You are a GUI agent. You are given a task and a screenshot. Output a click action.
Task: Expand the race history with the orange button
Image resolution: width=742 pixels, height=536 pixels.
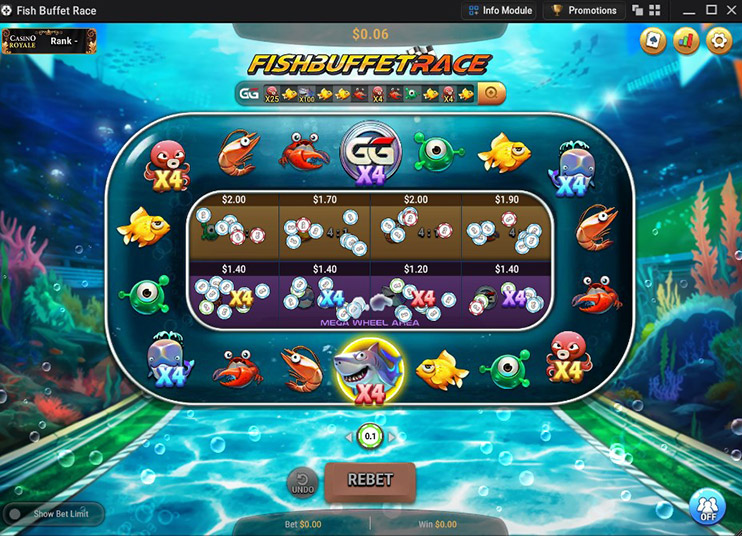pos(490,94)
